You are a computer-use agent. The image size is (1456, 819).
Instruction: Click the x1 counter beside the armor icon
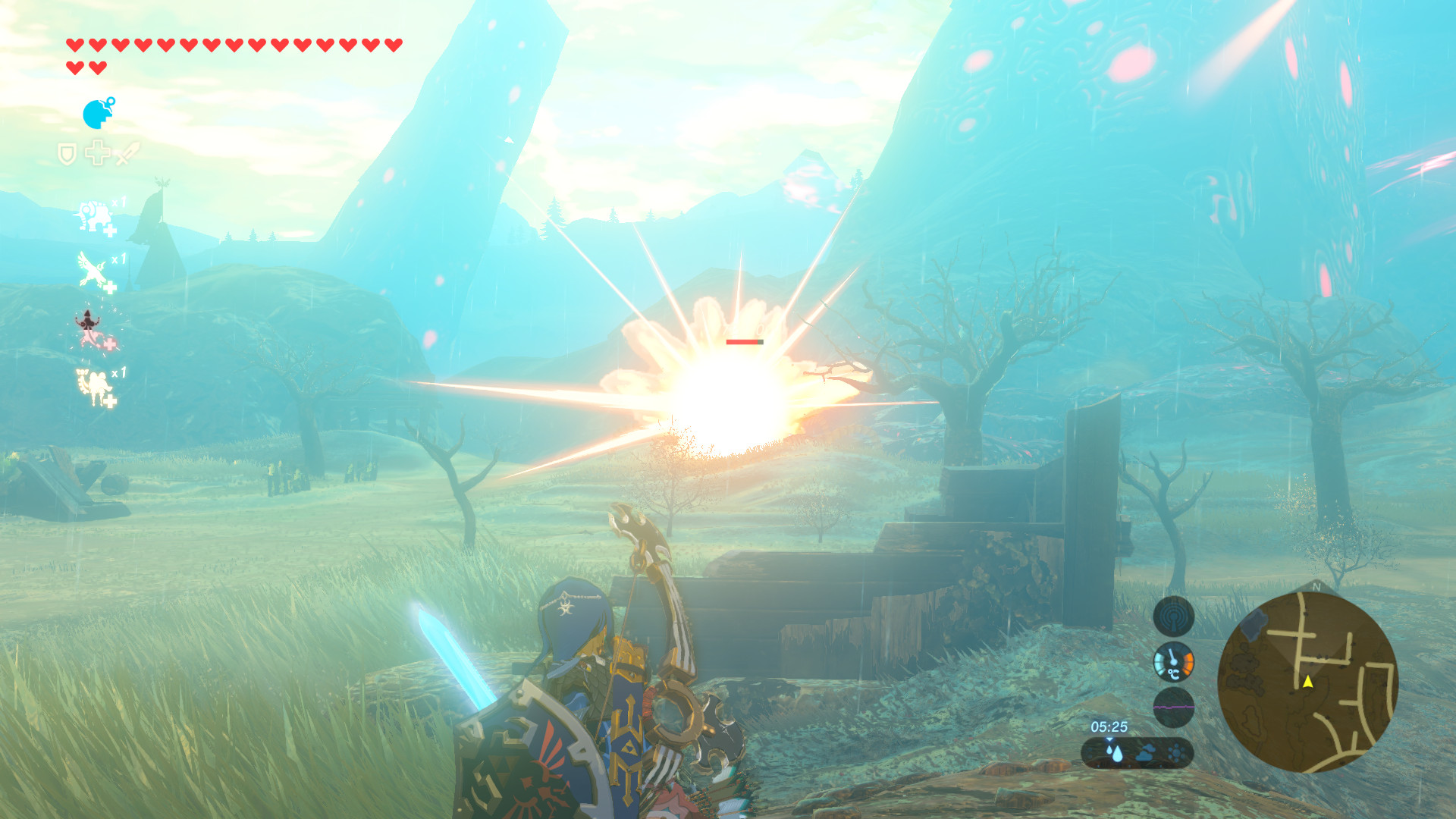tap(119, 200)
